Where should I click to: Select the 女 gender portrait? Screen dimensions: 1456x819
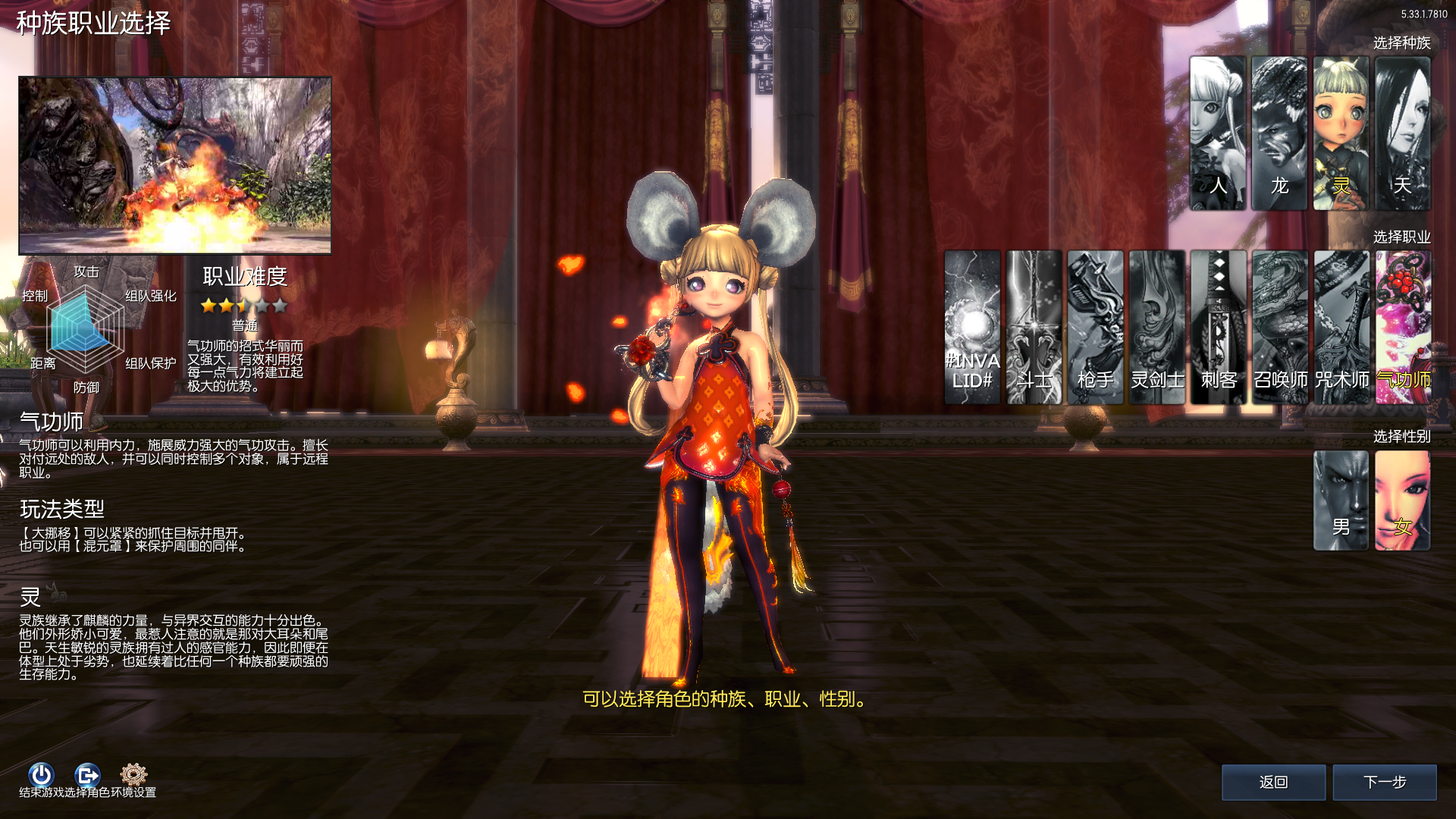[x=1402, y=500]
